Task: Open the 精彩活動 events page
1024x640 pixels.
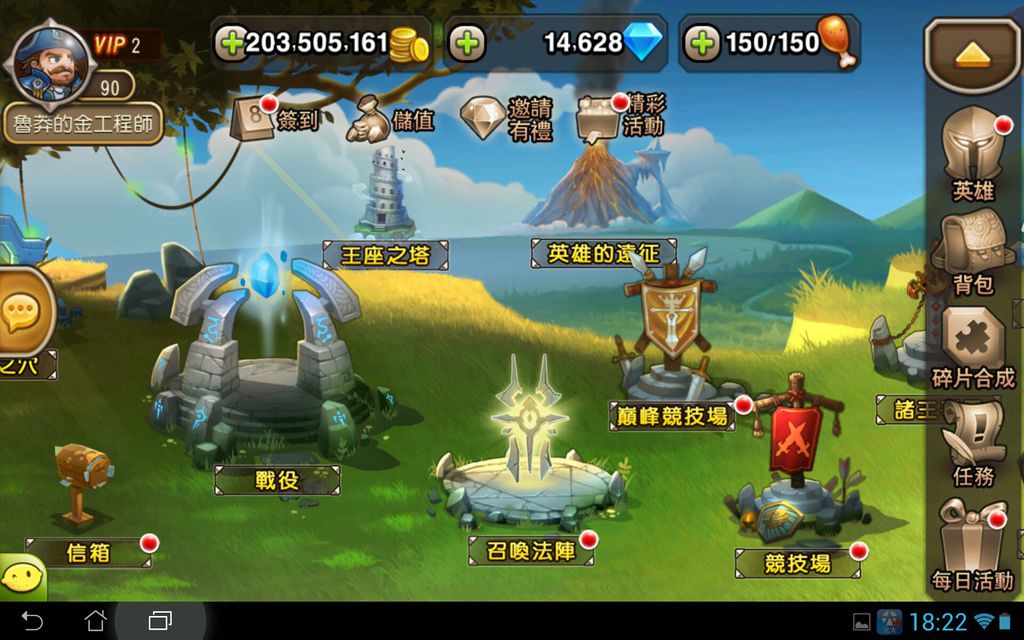Action: coord(620,116)
